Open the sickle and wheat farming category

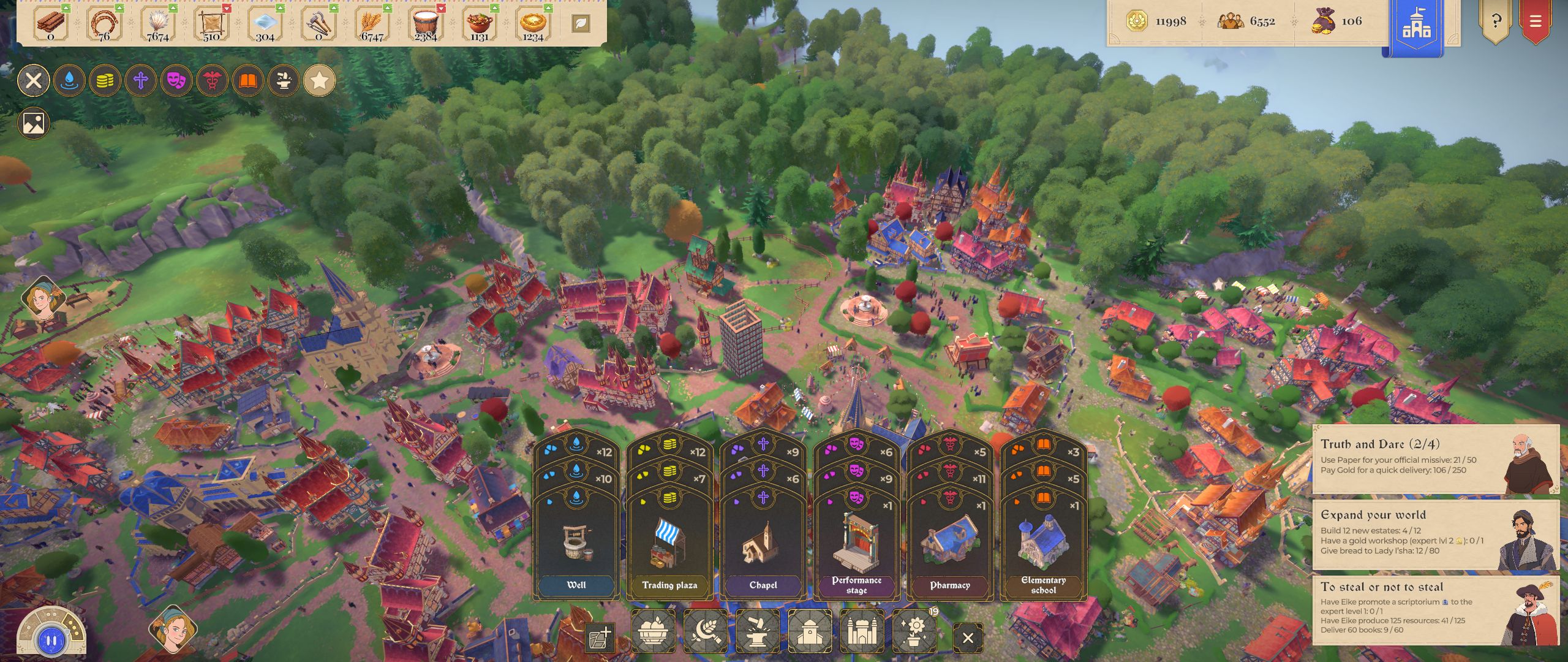[x=705, y=631]
